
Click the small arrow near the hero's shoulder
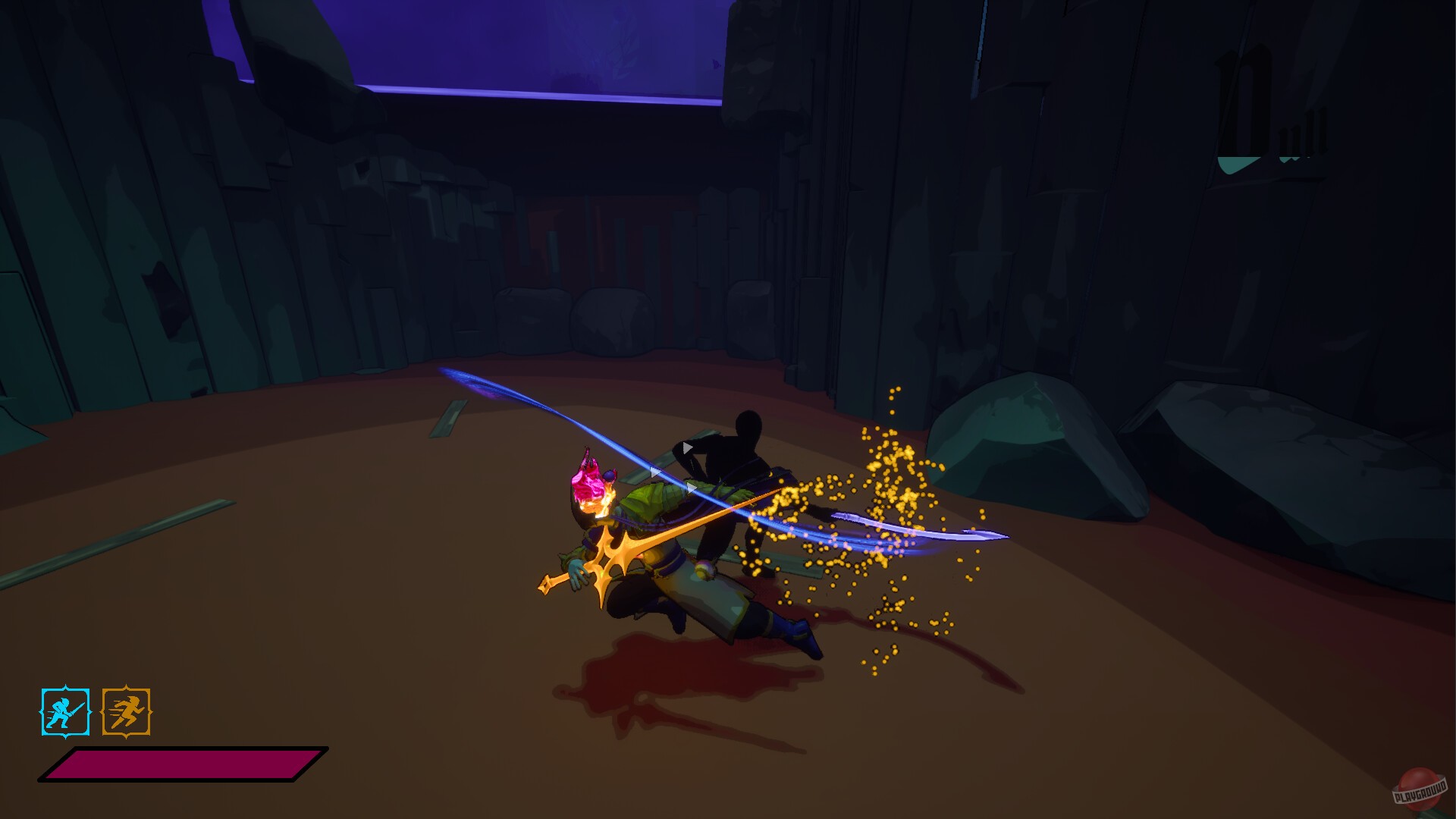point(654,470)
